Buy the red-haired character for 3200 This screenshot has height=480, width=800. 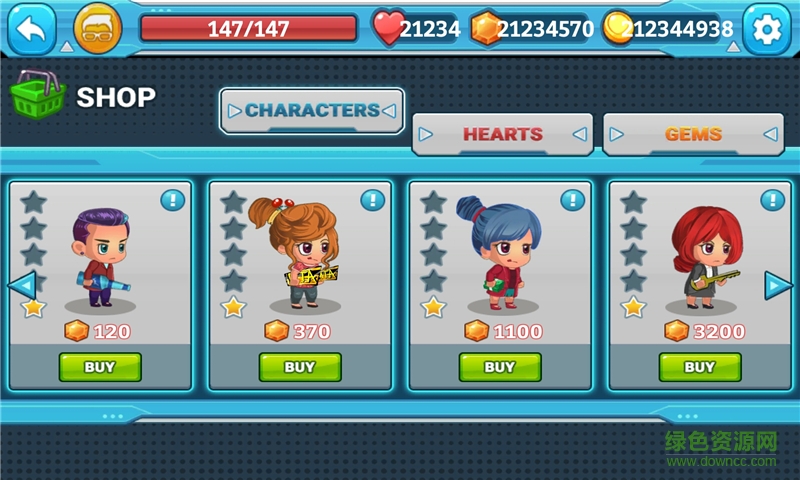point(700,367)
